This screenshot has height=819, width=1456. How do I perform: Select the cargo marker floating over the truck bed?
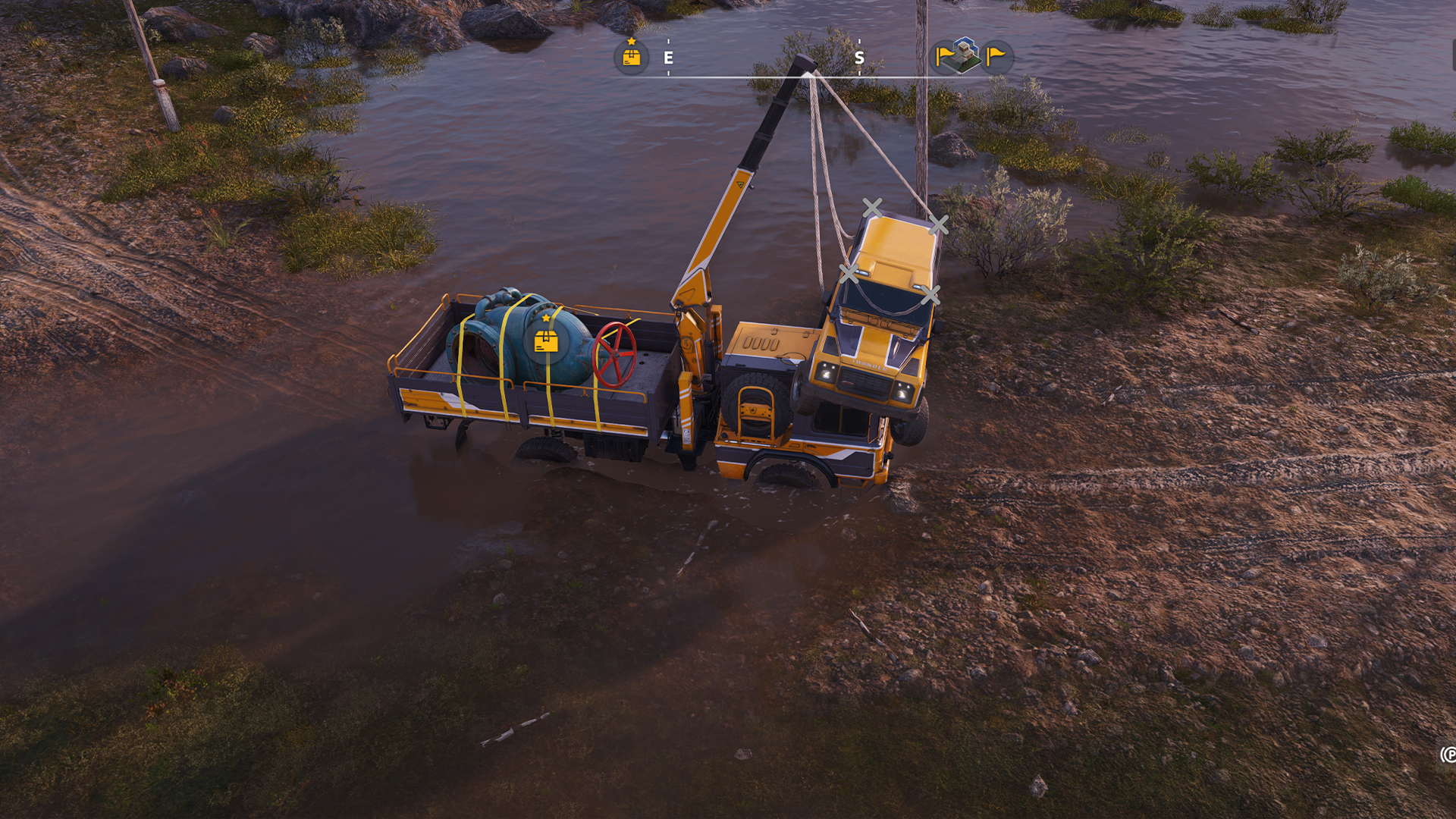click(x=546, y=341)
